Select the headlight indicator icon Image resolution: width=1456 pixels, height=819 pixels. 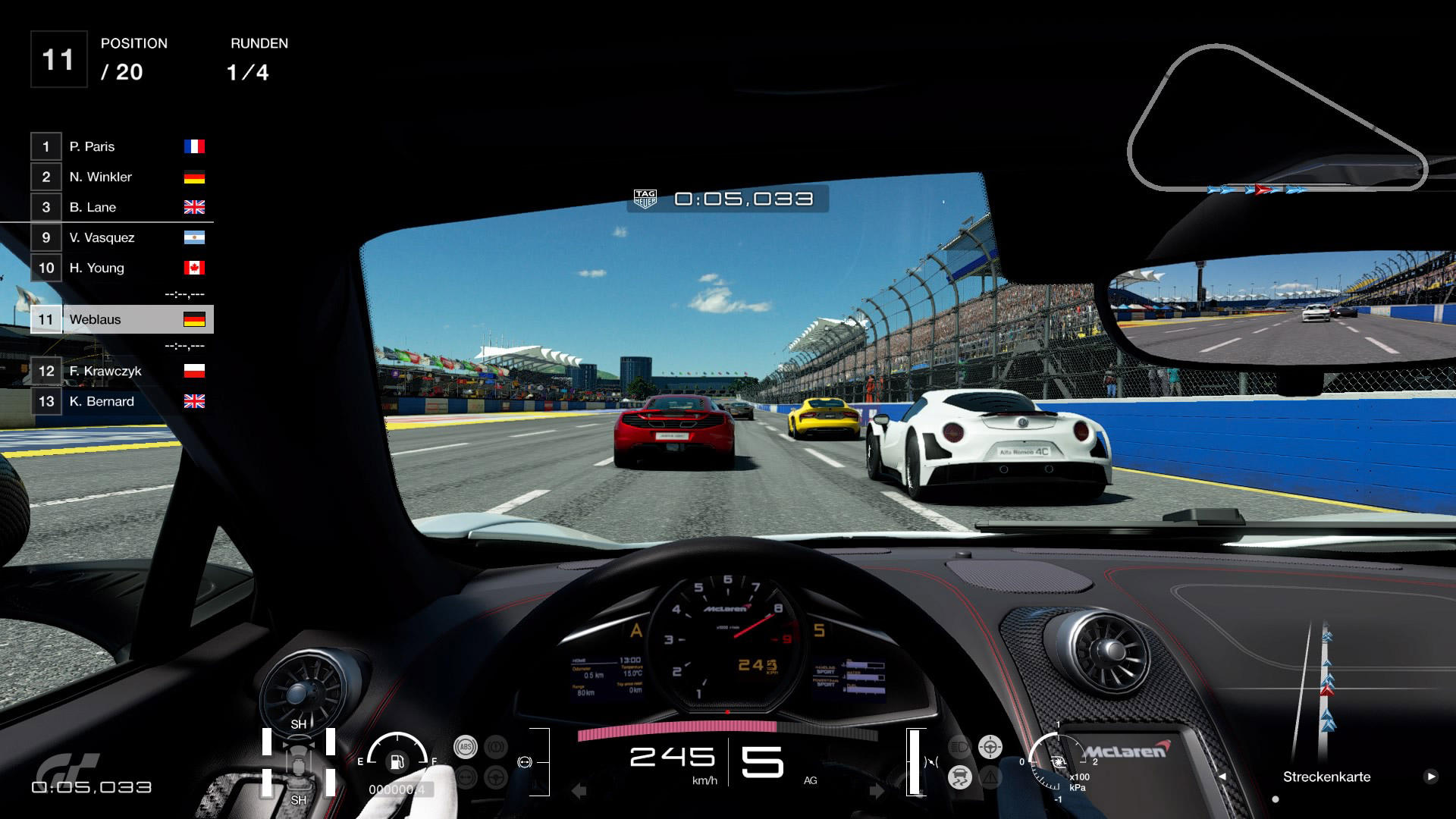[959, 747]
